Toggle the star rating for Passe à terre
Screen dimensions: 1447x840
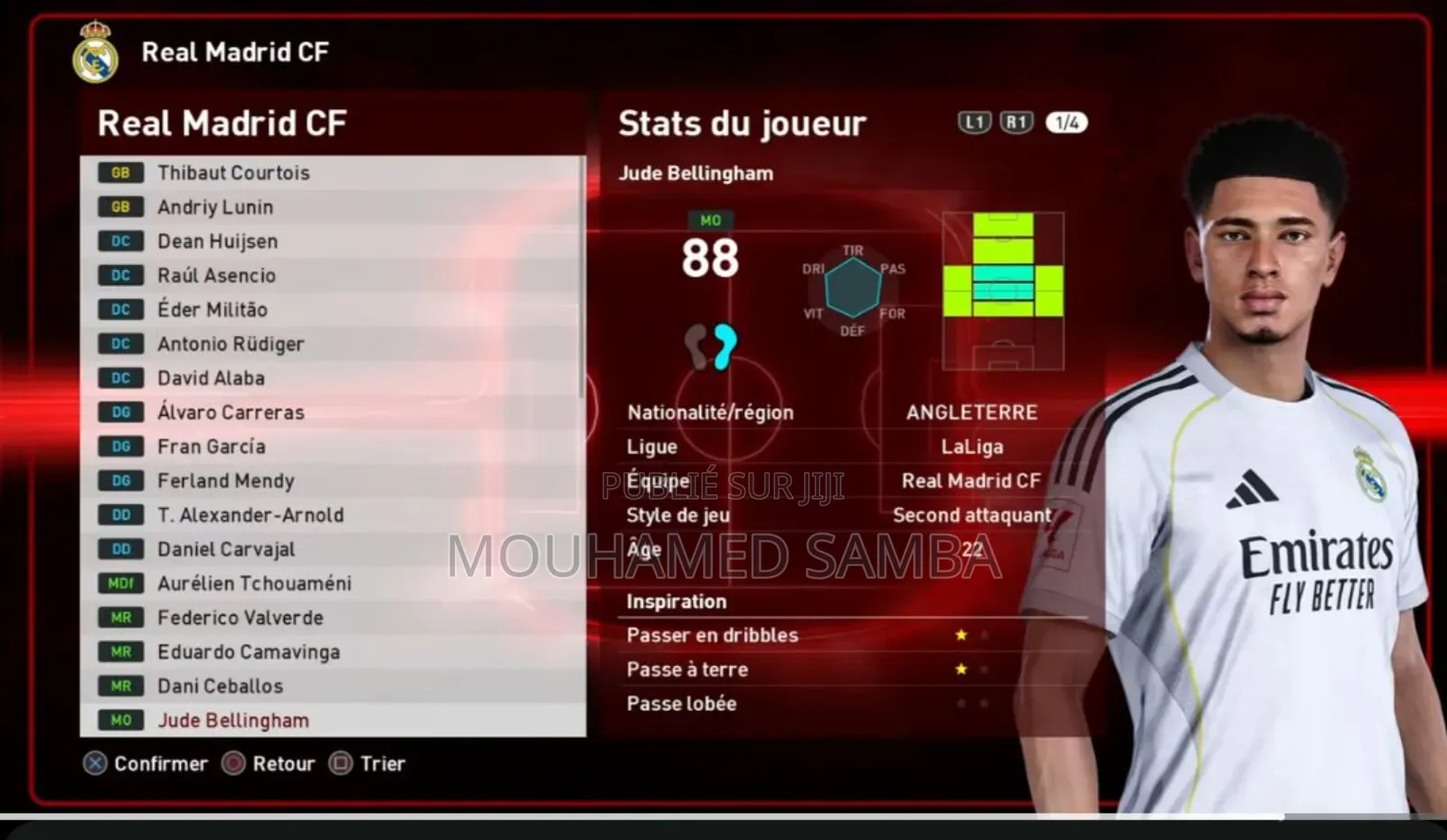tap(960, 669)
